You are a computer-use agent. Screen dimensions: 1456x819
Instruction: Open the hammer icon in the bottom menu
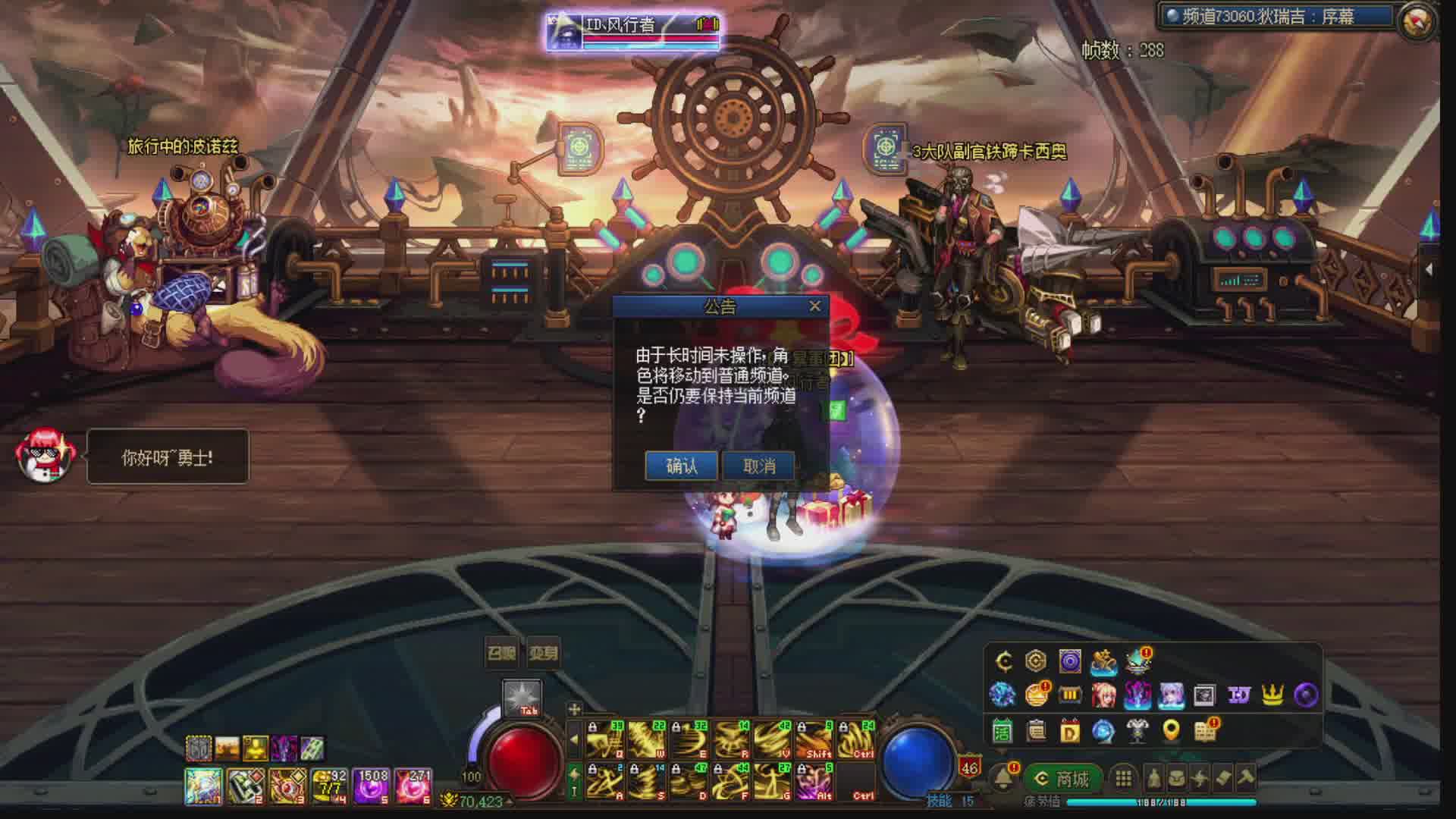1246,777
